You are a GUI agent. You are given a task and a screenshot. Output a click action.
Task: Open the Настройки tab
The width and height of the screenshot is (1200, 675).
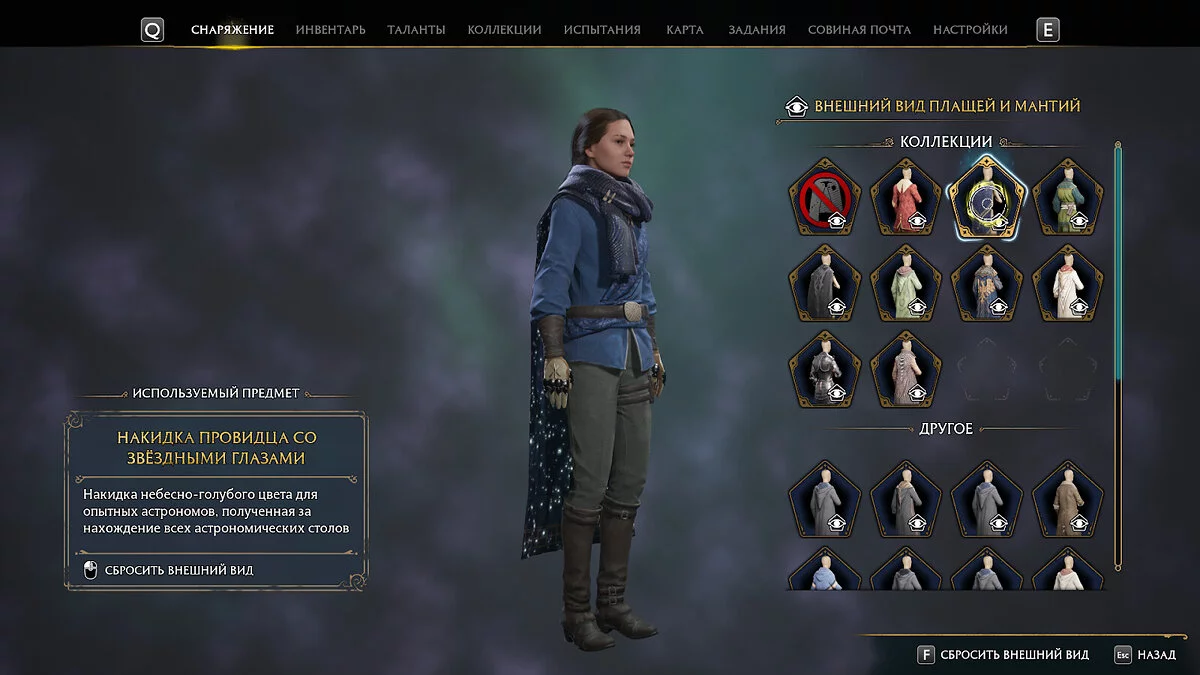(x=970, y=30)
